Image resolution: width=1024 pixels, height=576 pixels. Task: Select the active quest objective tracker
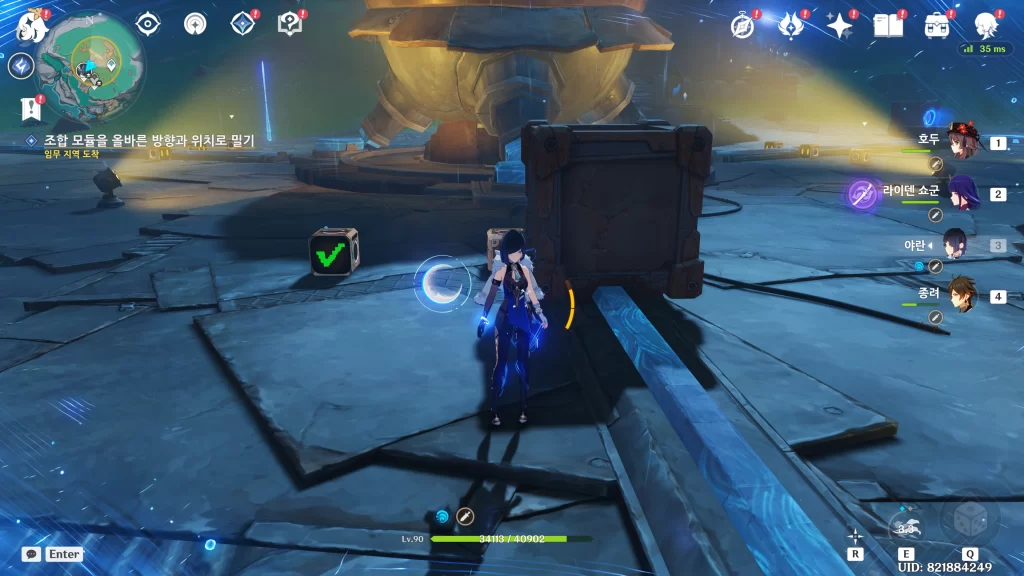(x=148, y=141)
